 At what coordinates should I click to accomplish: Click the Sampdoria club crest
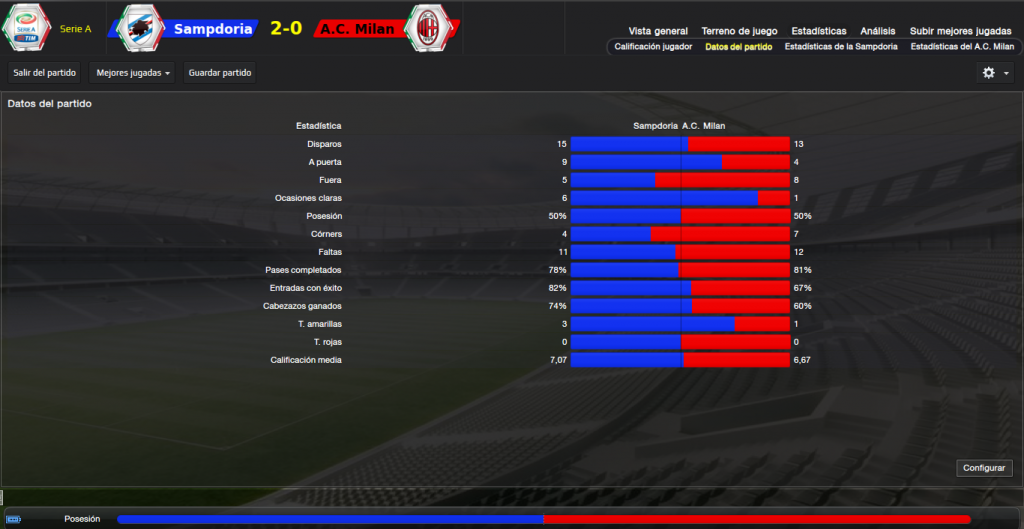tap(140, 28)
